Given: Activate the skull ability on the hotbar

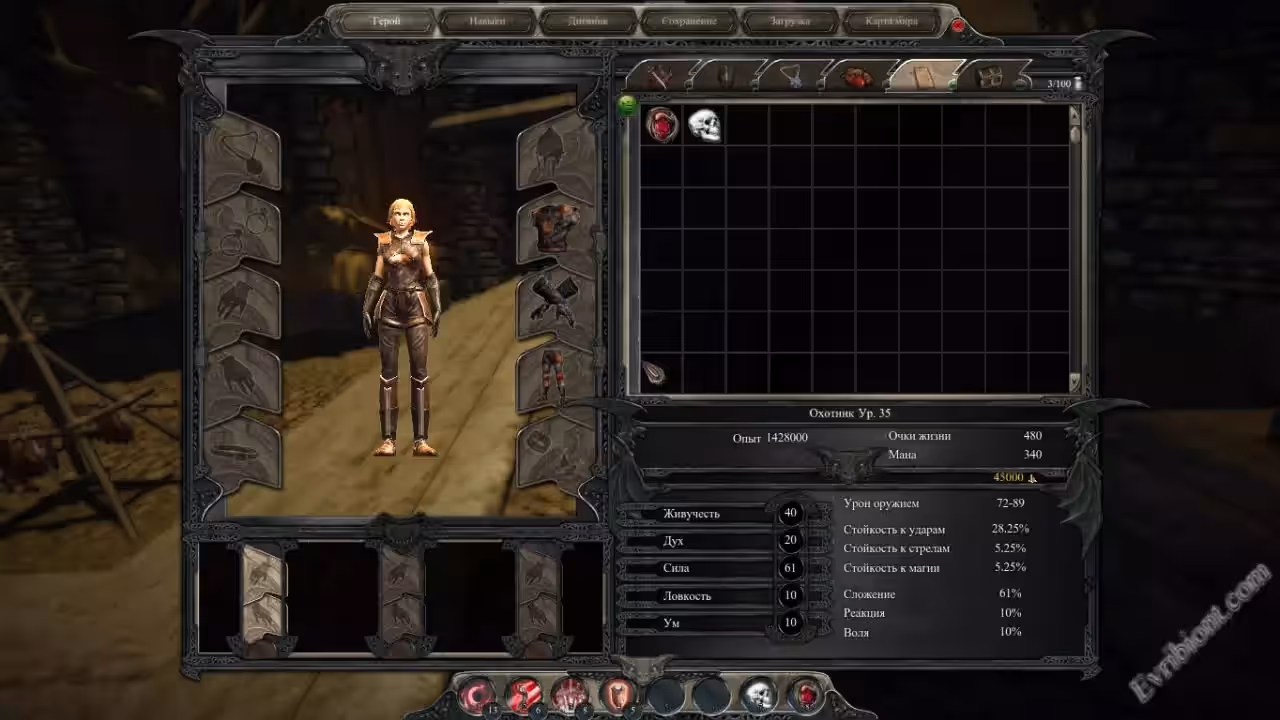Looking at the screenshot, I should pyautogui.click(x=759, y=693).
